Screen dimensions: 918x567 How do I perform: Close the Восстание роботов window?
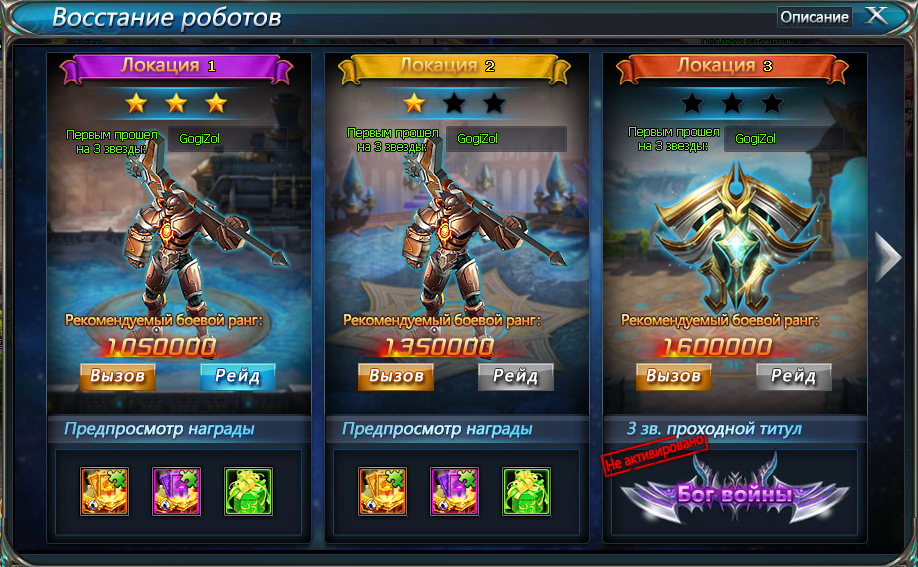pyautogui.click(x=876, y=16)
